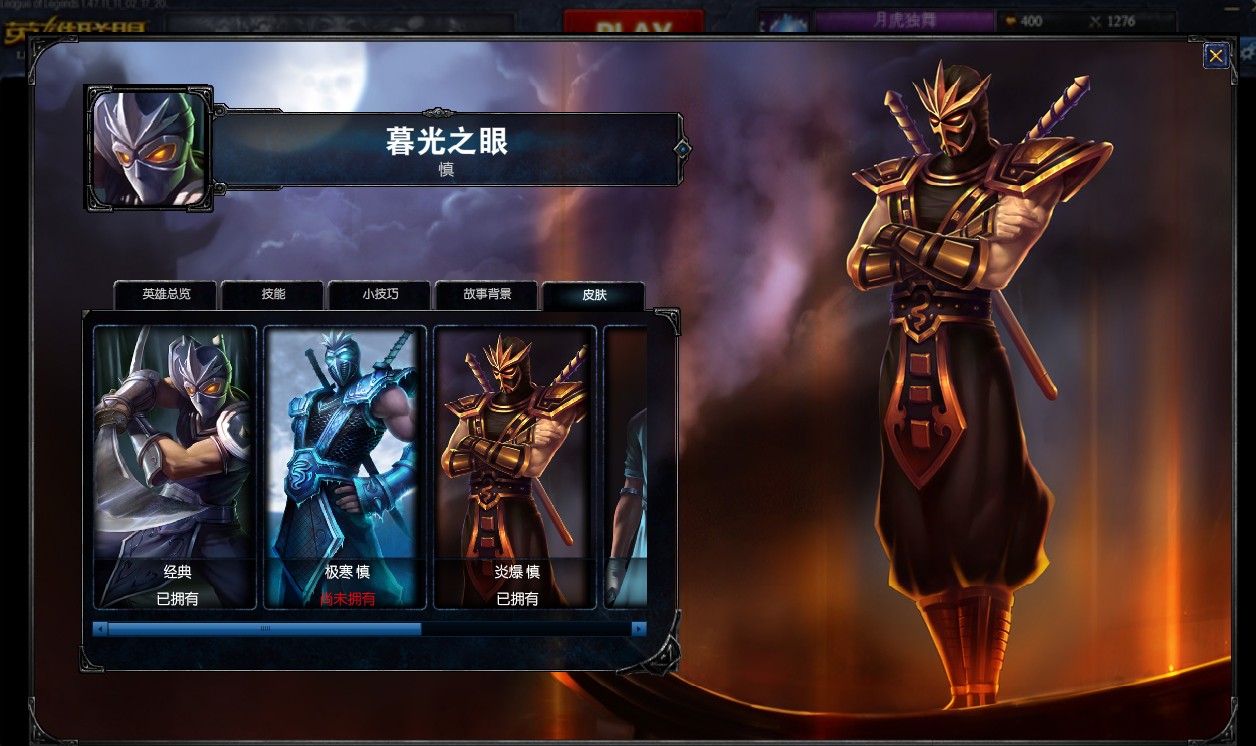Show the 小技巧 tips tab

coord(380,295)
